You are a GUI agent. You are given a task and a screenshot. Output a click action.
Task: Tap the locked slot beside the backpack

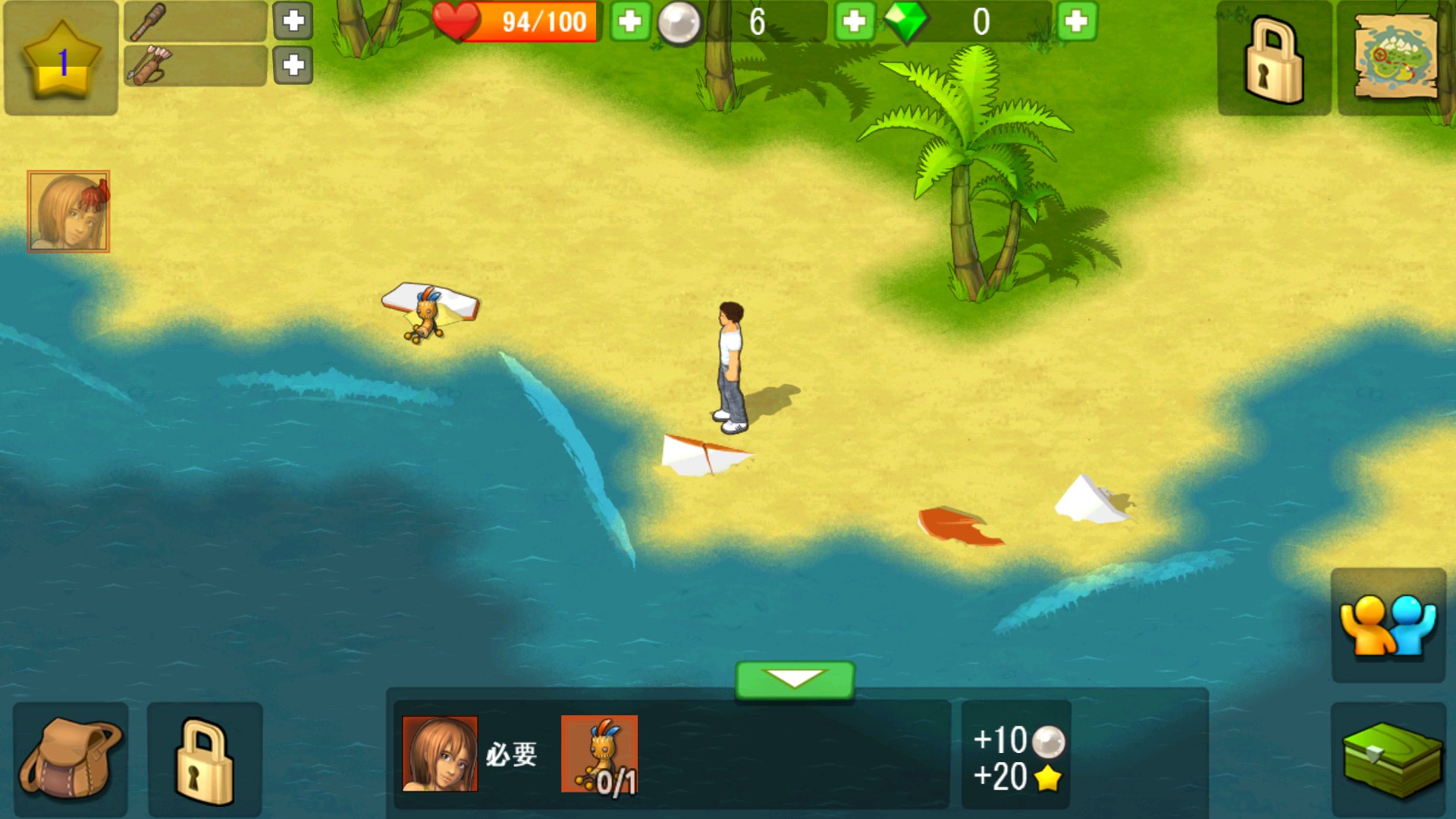tap(205, 760)
